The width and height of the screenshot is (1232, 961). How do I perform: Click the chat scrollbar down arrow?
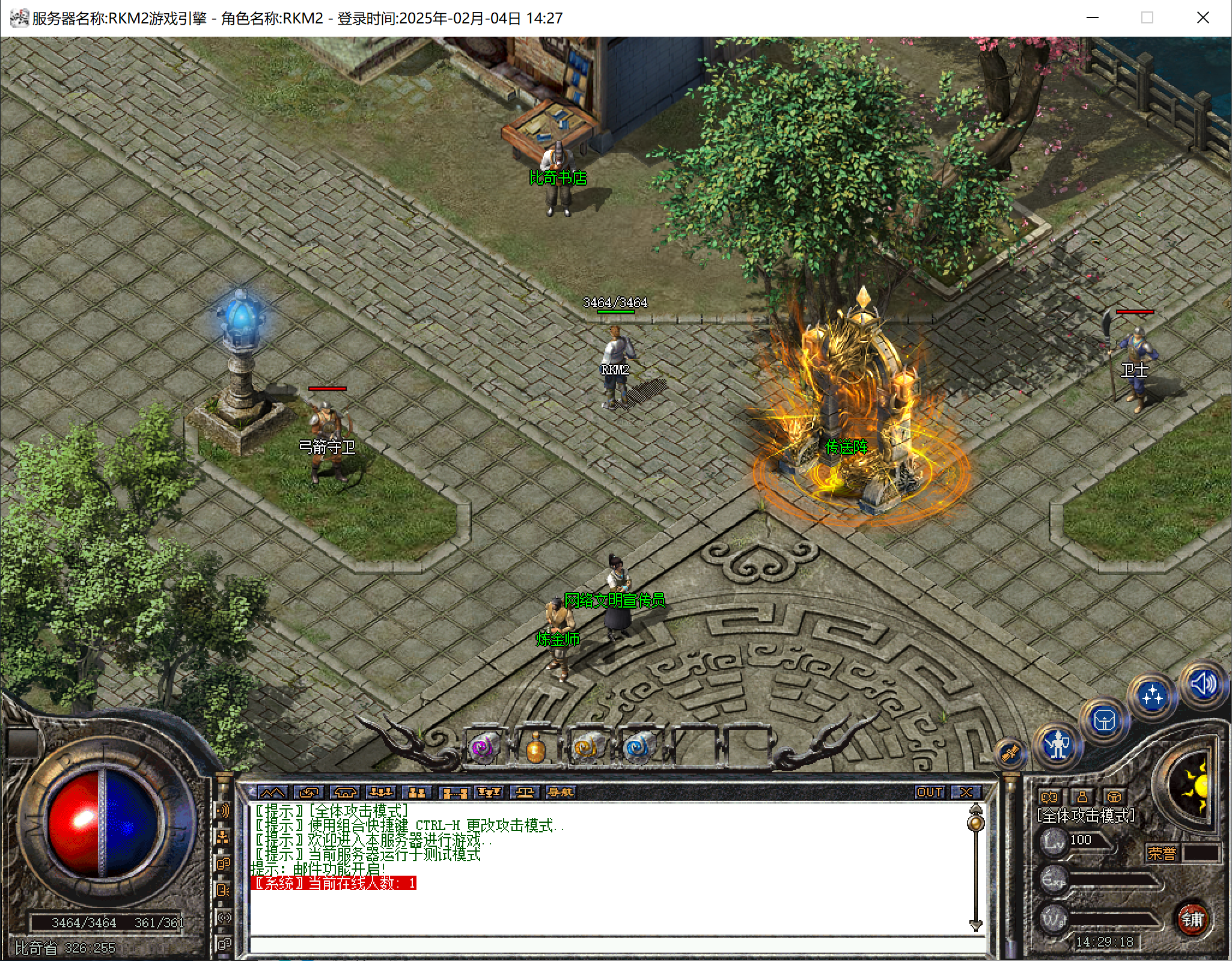pyautogui.click(x=975, y=925)
